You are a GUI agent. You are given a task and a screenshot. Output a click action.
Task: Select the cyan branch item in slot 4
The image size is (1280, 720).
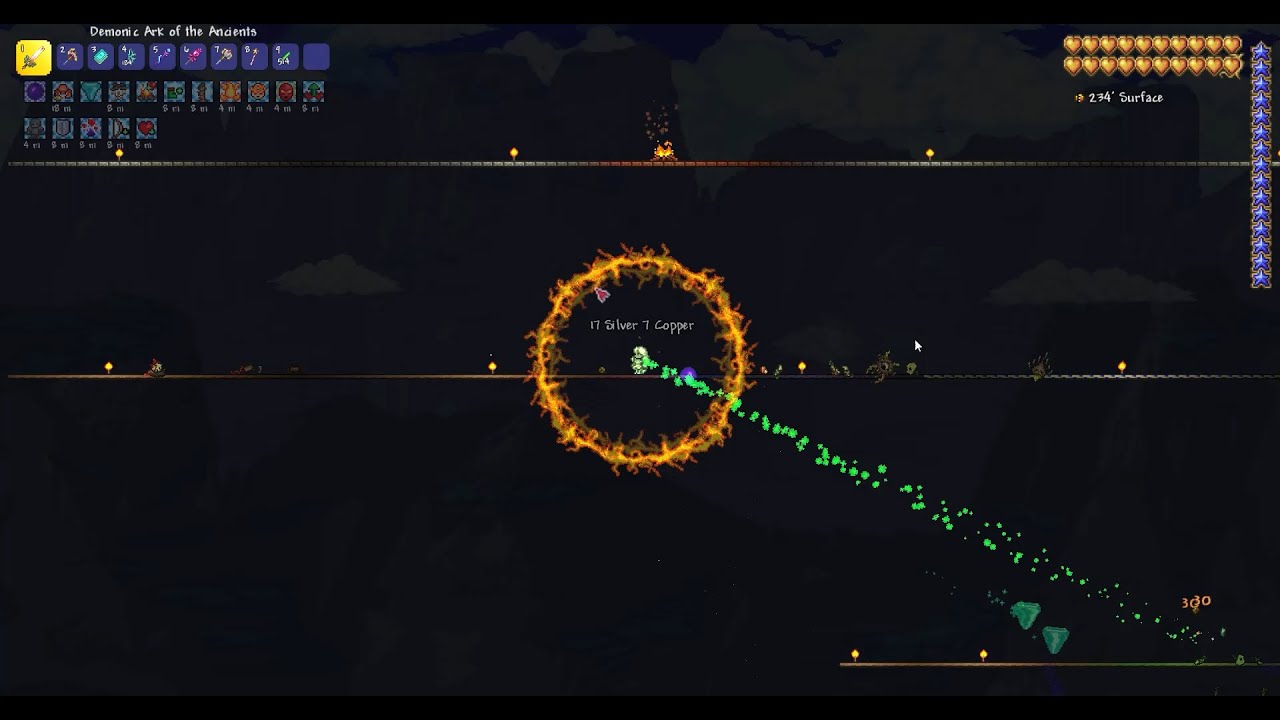click(131, 57)
